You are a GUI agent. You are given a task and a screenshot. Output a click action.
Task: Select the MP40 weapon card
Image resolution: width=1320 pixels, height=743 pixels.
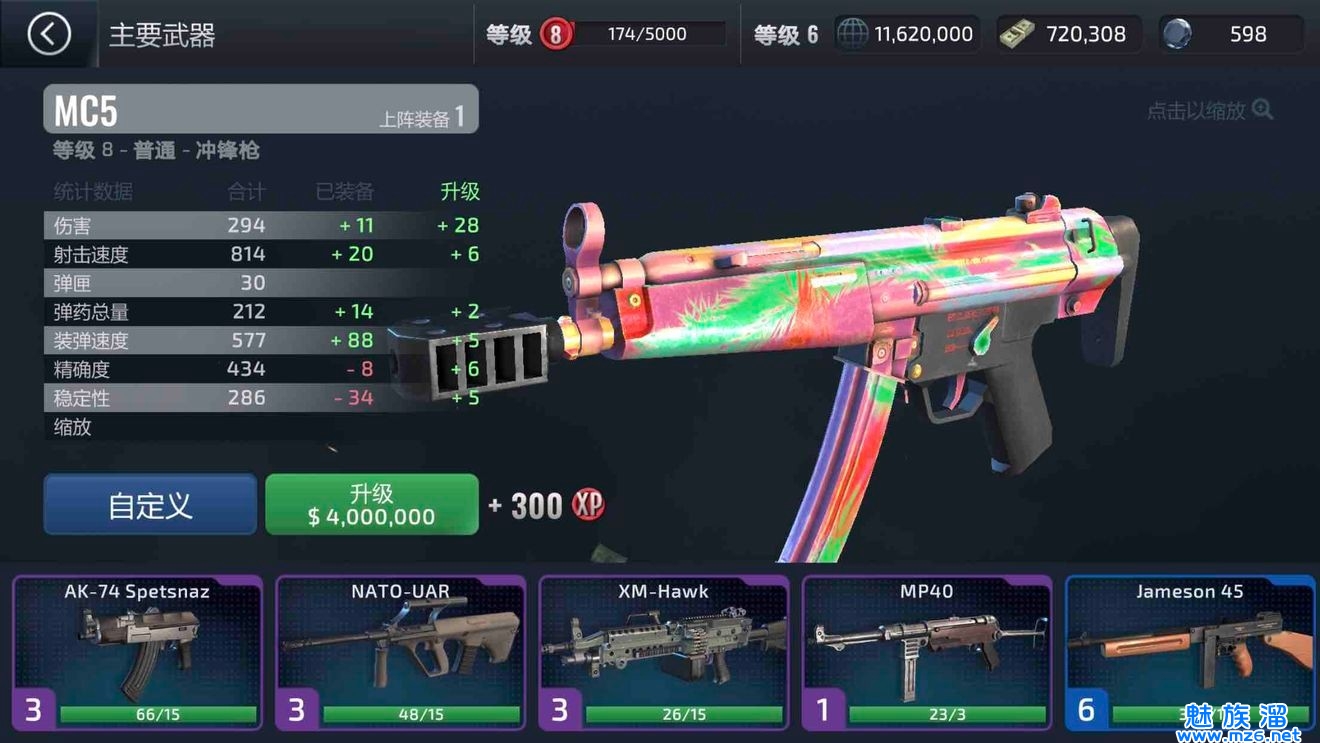click(x=927, y=651)
